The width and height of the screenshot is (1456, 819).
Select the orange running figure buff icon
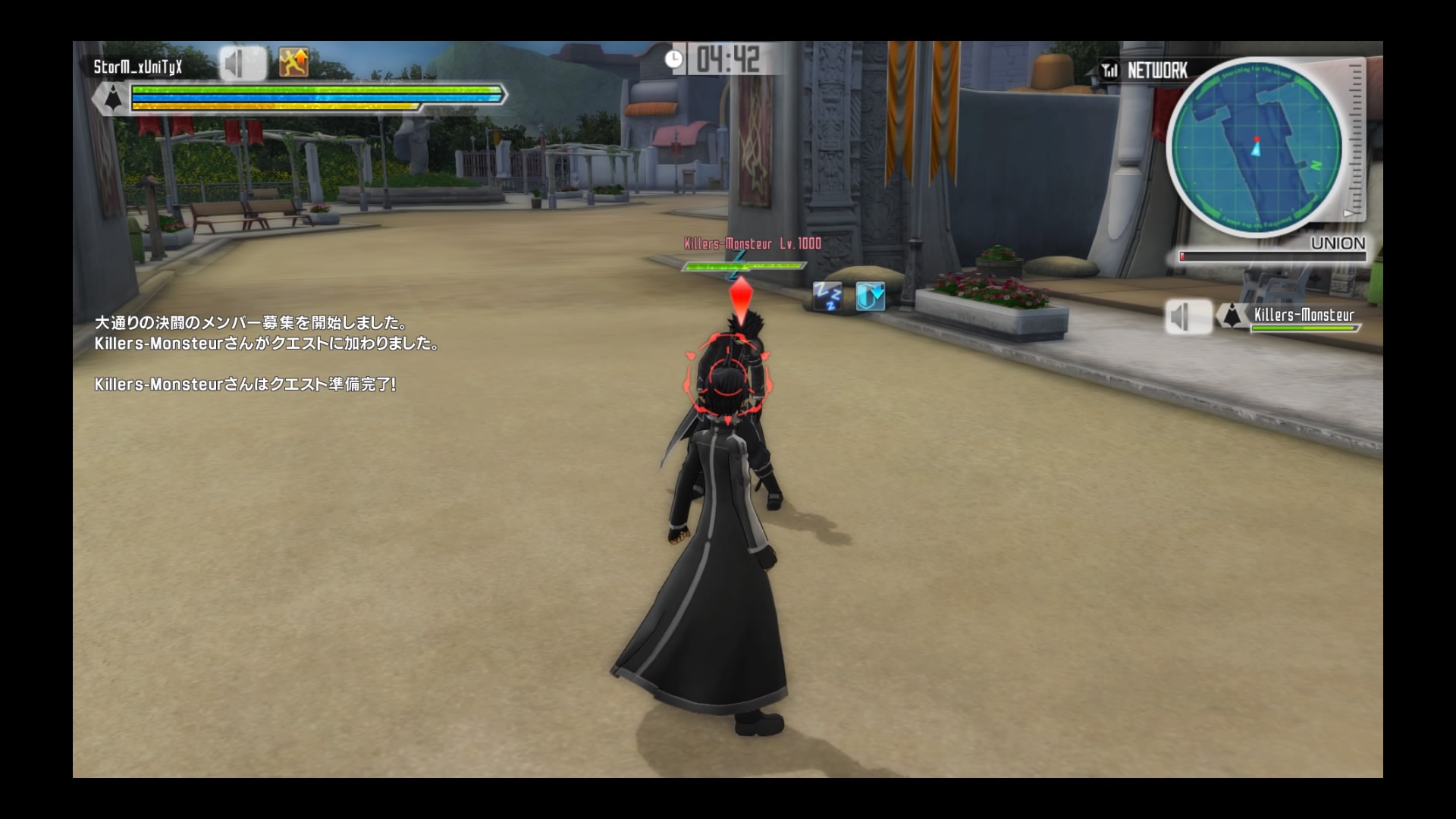(293, 62)
